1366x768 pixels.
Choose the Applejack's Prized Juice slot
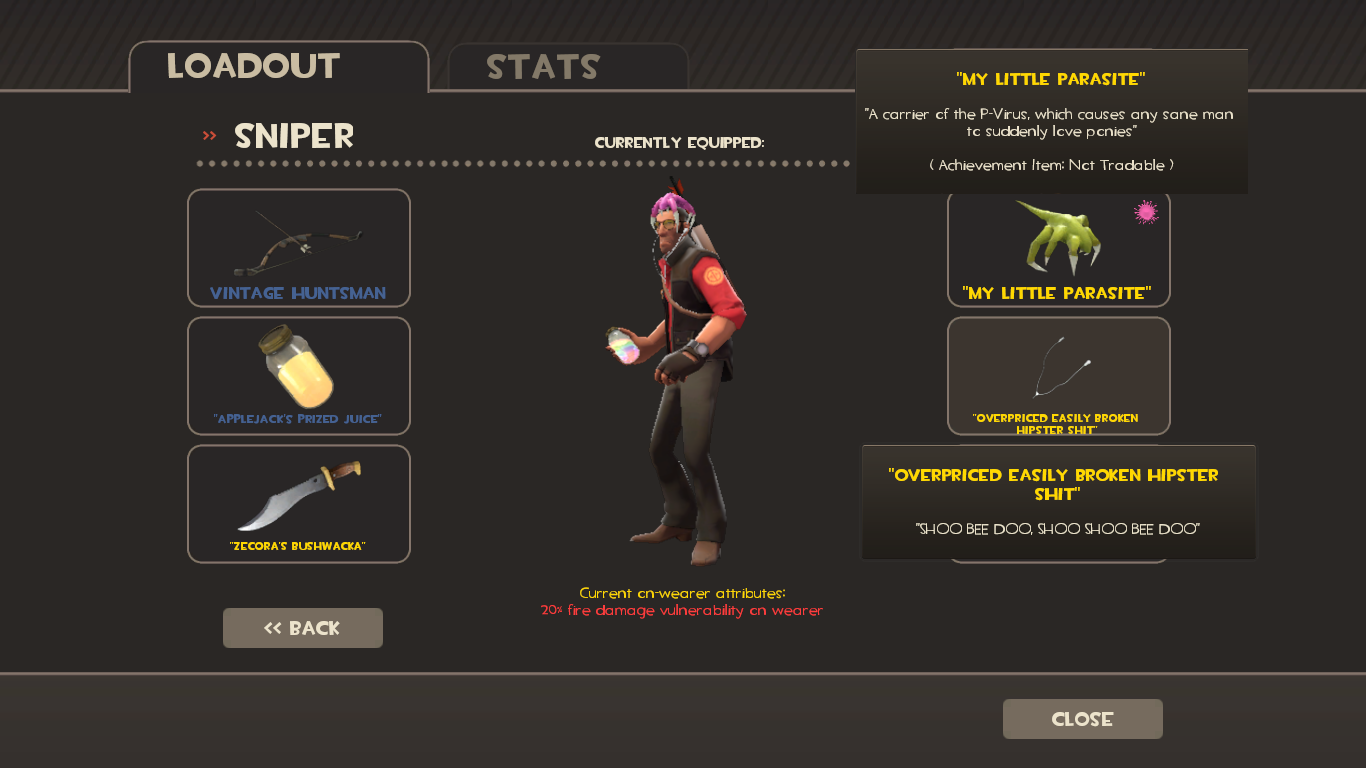(298, 375)
